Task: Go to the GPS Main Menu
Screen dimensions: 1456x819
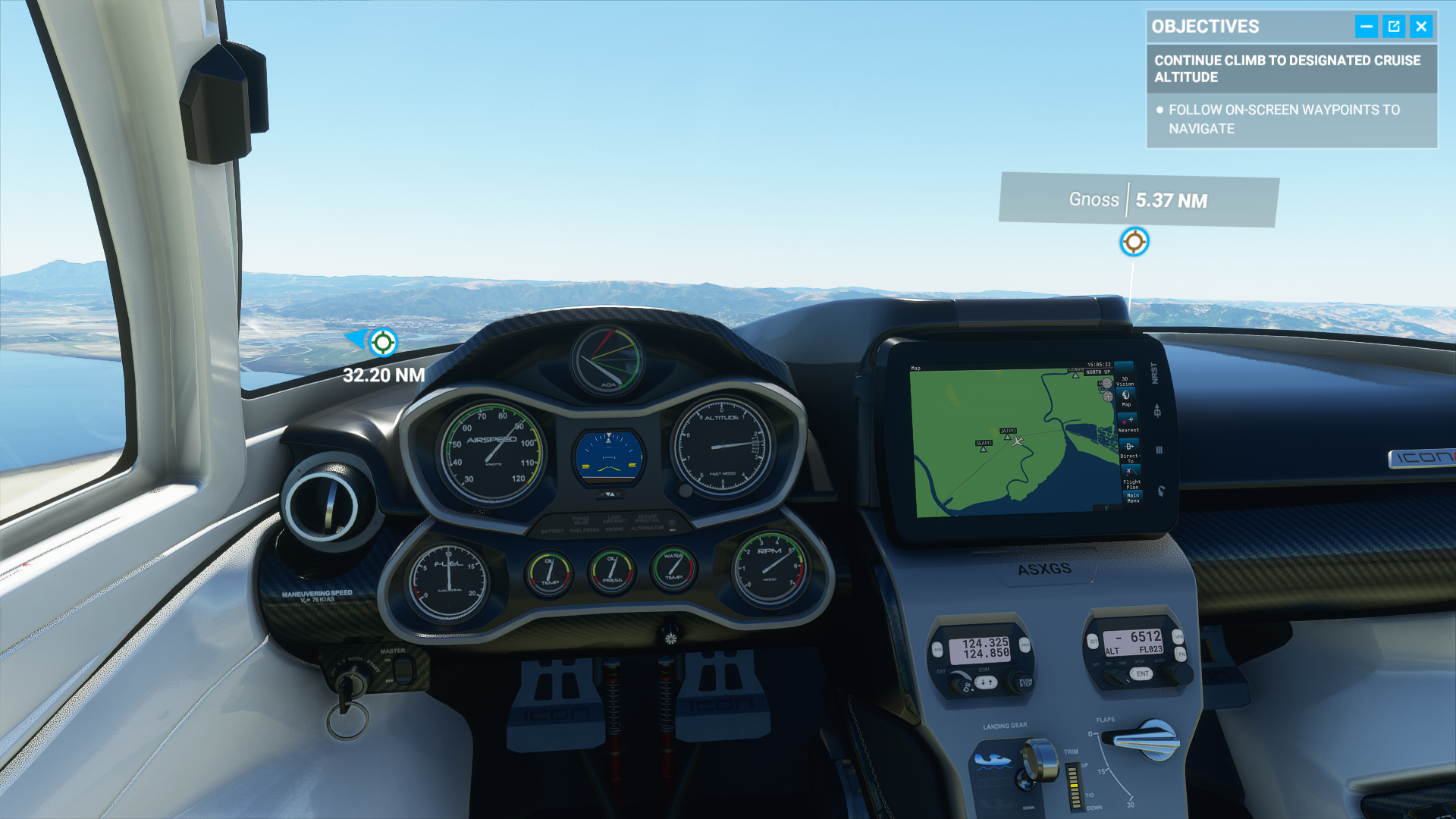Action: pyautogui.click(x=1132, y=497)
